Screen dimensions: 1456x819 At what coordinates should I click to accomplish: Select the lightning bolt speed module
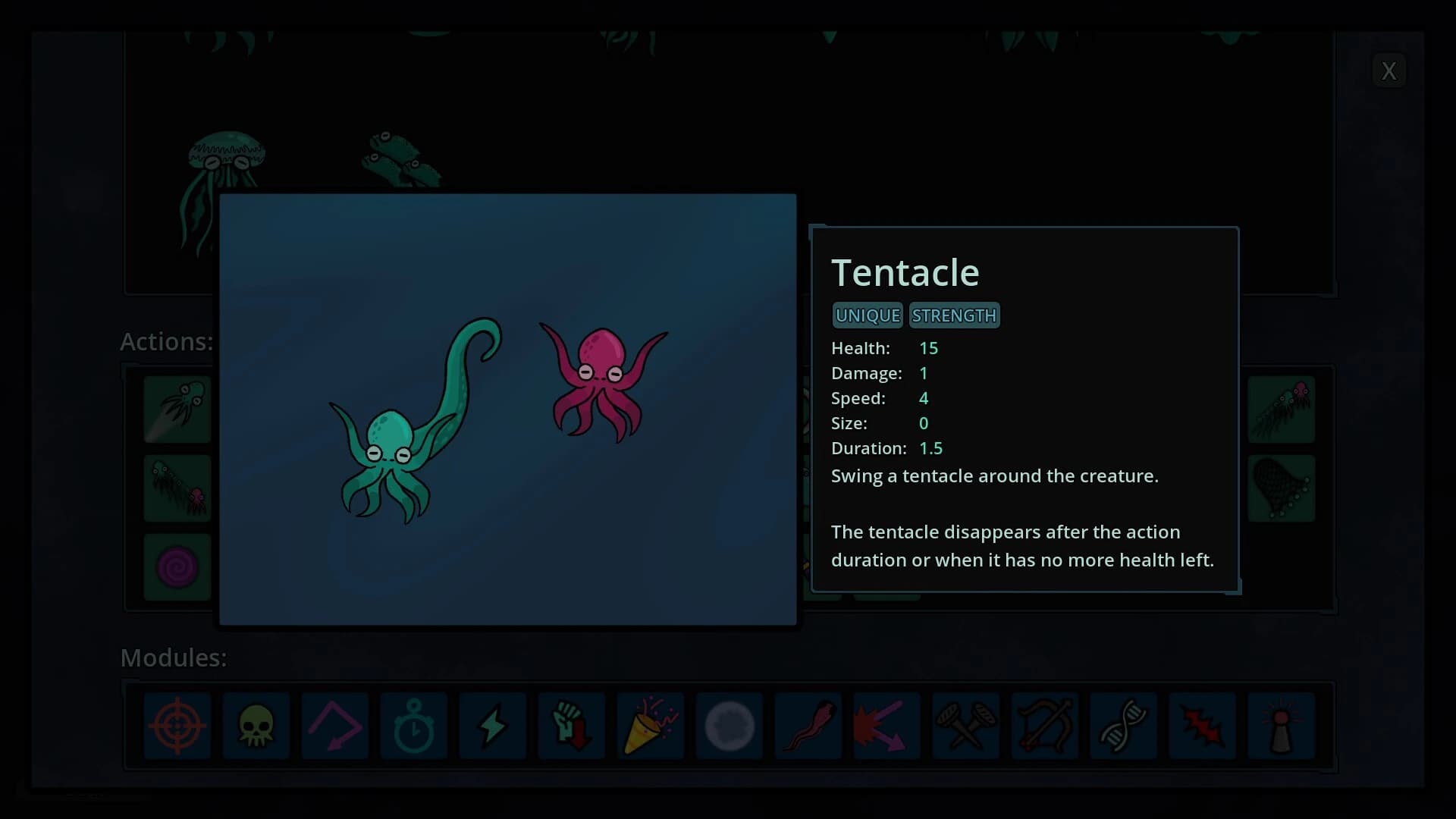click(x=492, y=726)
